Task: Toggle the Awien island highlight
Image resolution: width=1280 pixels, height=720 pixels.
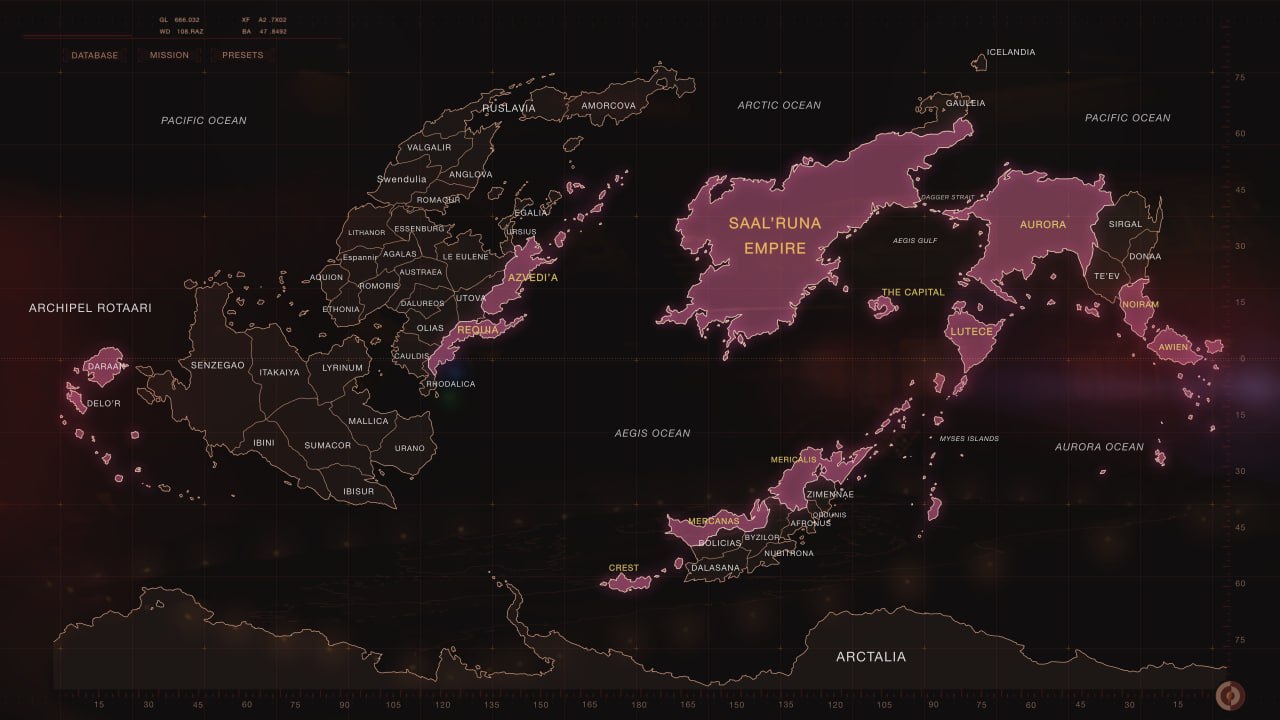Action: (1173, 346)
